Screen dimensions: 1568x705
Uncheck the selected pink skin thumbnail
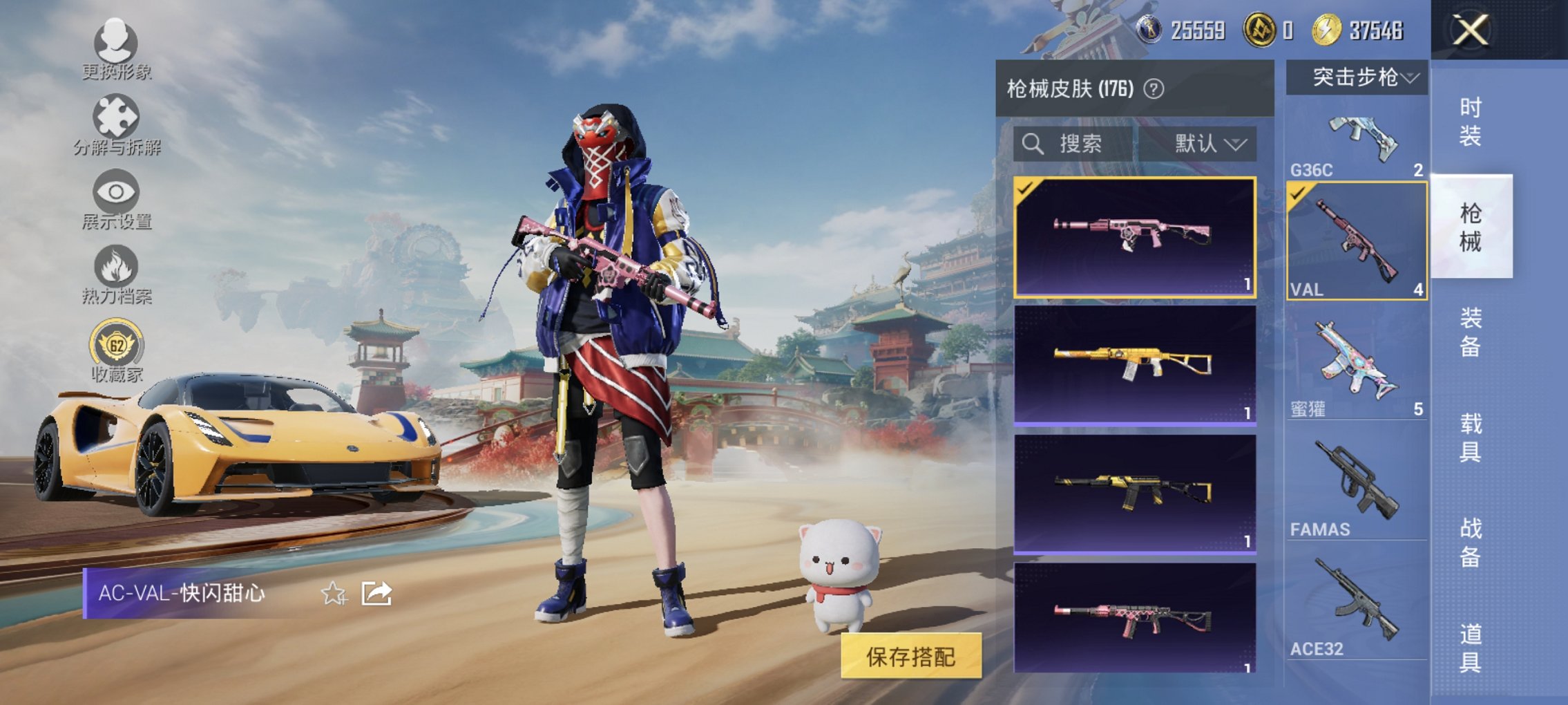pyautogui.click(x=1024, y=187)
